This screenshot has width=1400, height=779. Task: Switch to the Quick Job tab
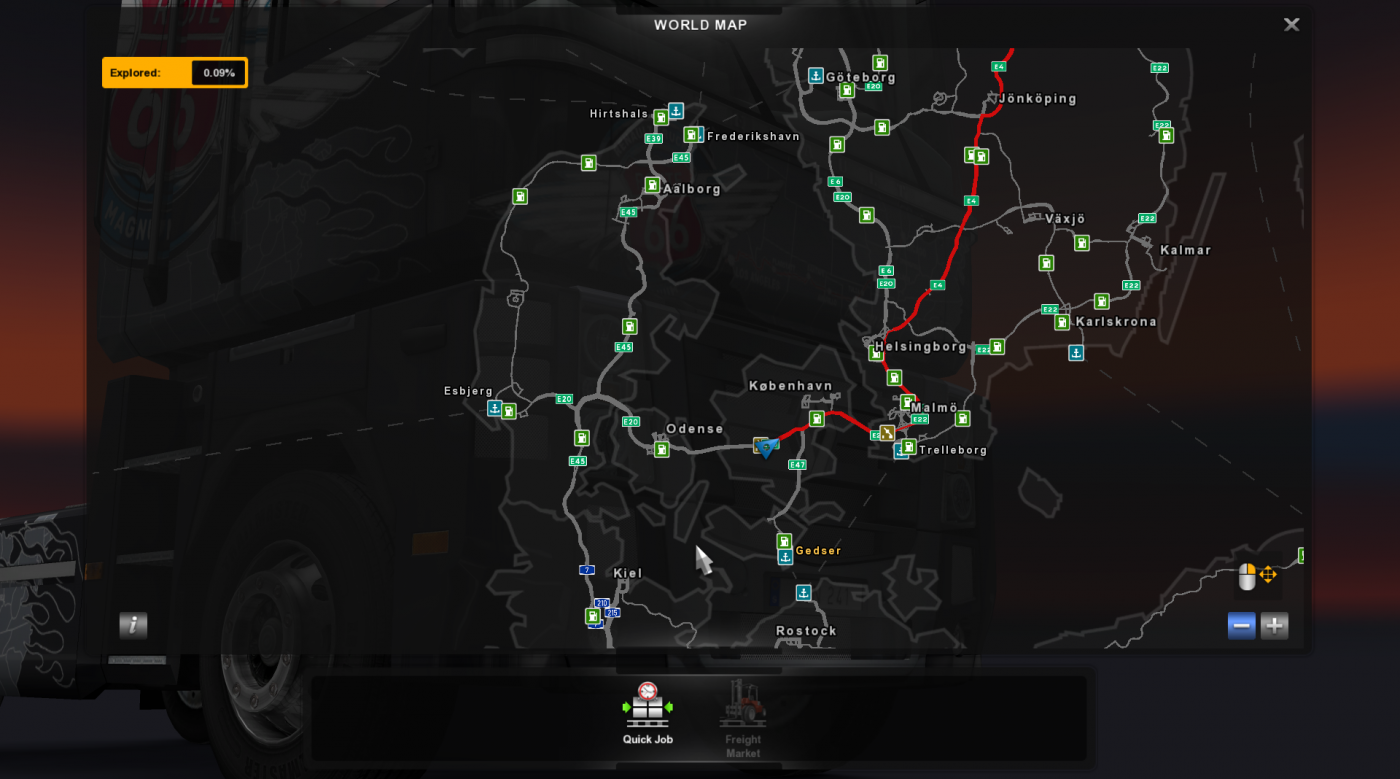[x=648, y=717]
